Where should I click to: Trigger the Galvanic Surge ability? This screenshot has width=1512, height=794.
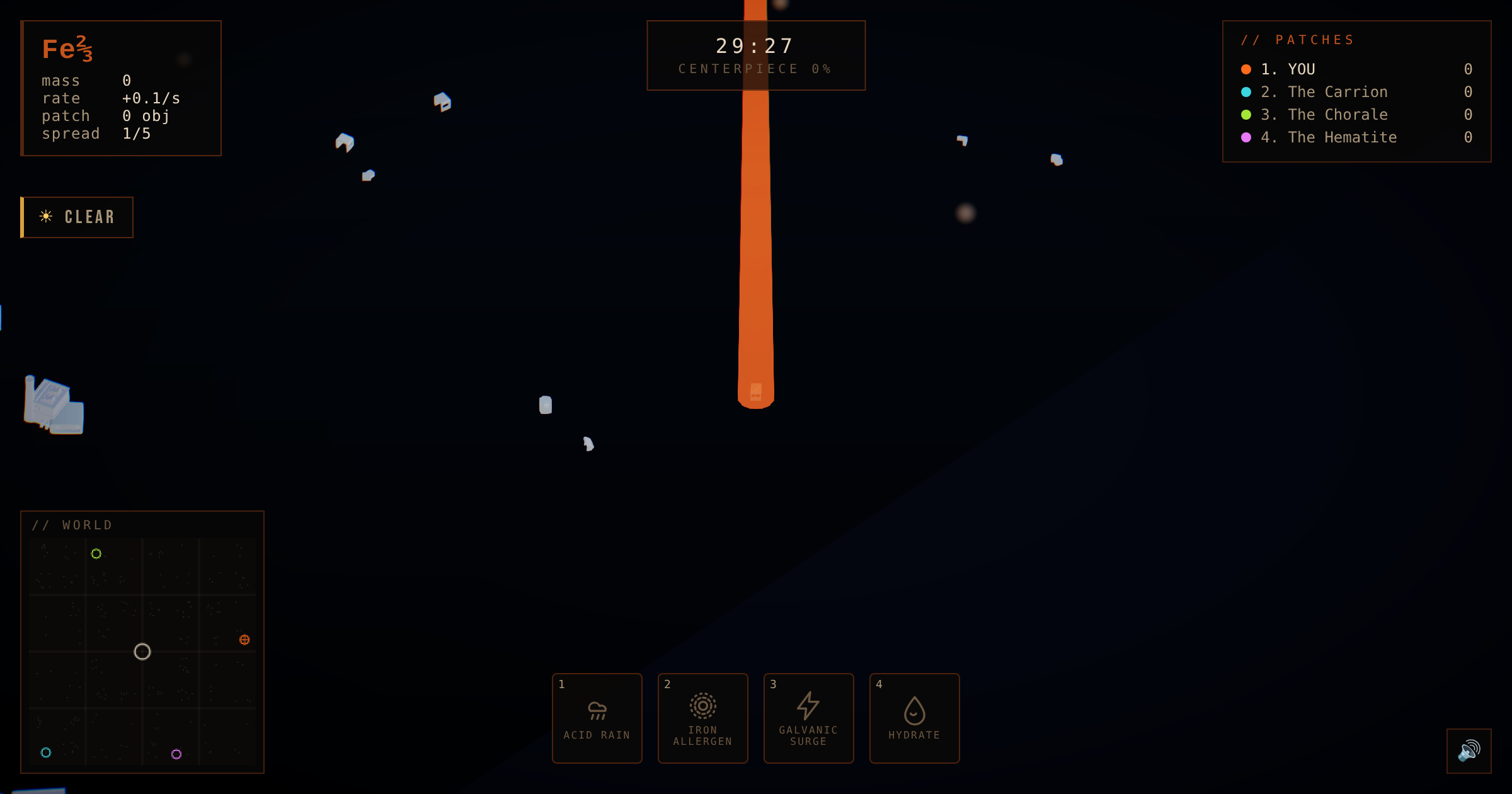[808, 718]
